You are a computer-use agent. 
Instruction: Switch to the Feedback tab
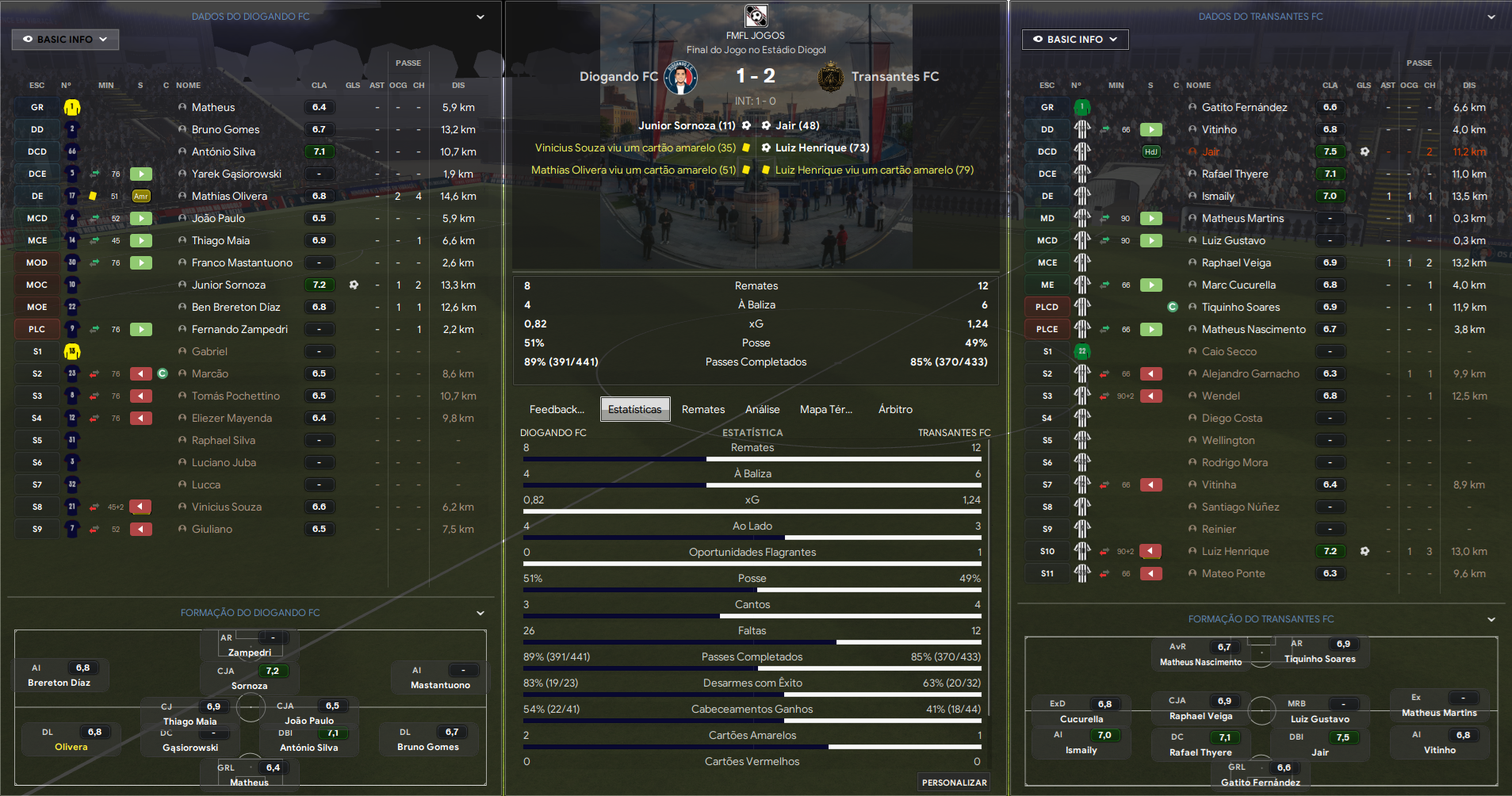coord(557,409)
